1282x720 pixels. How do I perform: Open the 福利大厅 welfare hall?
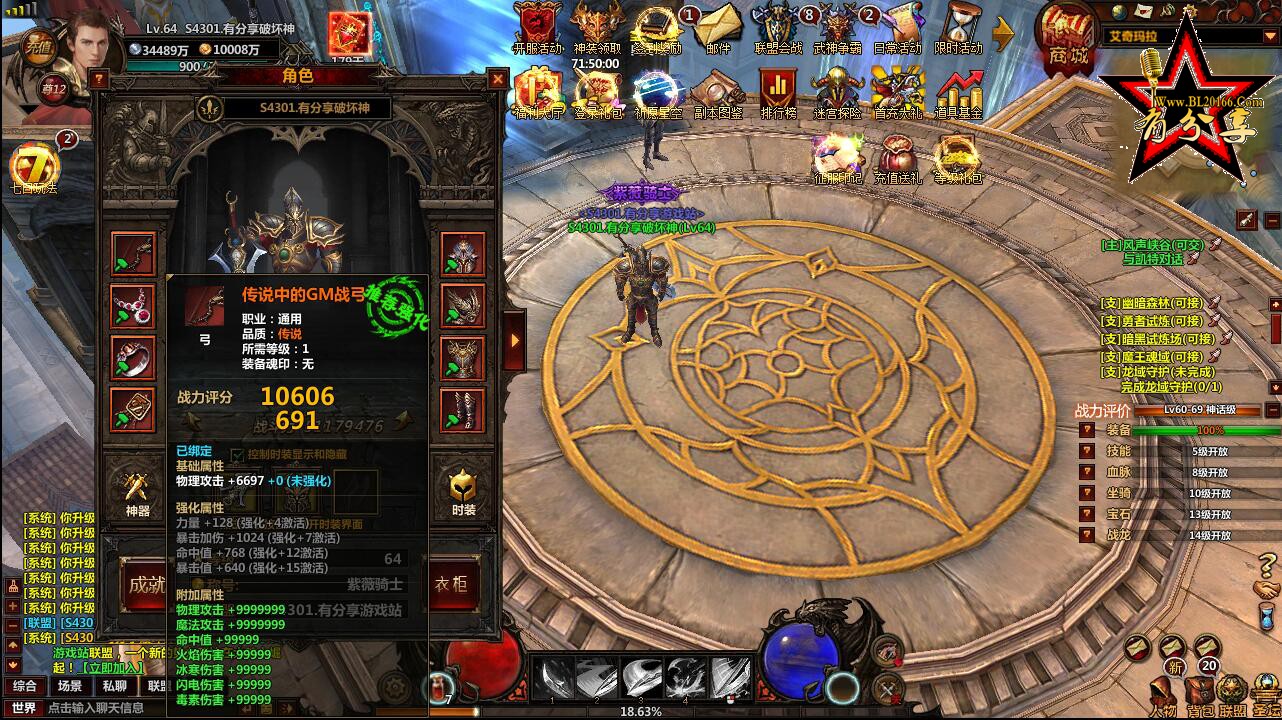538,93
